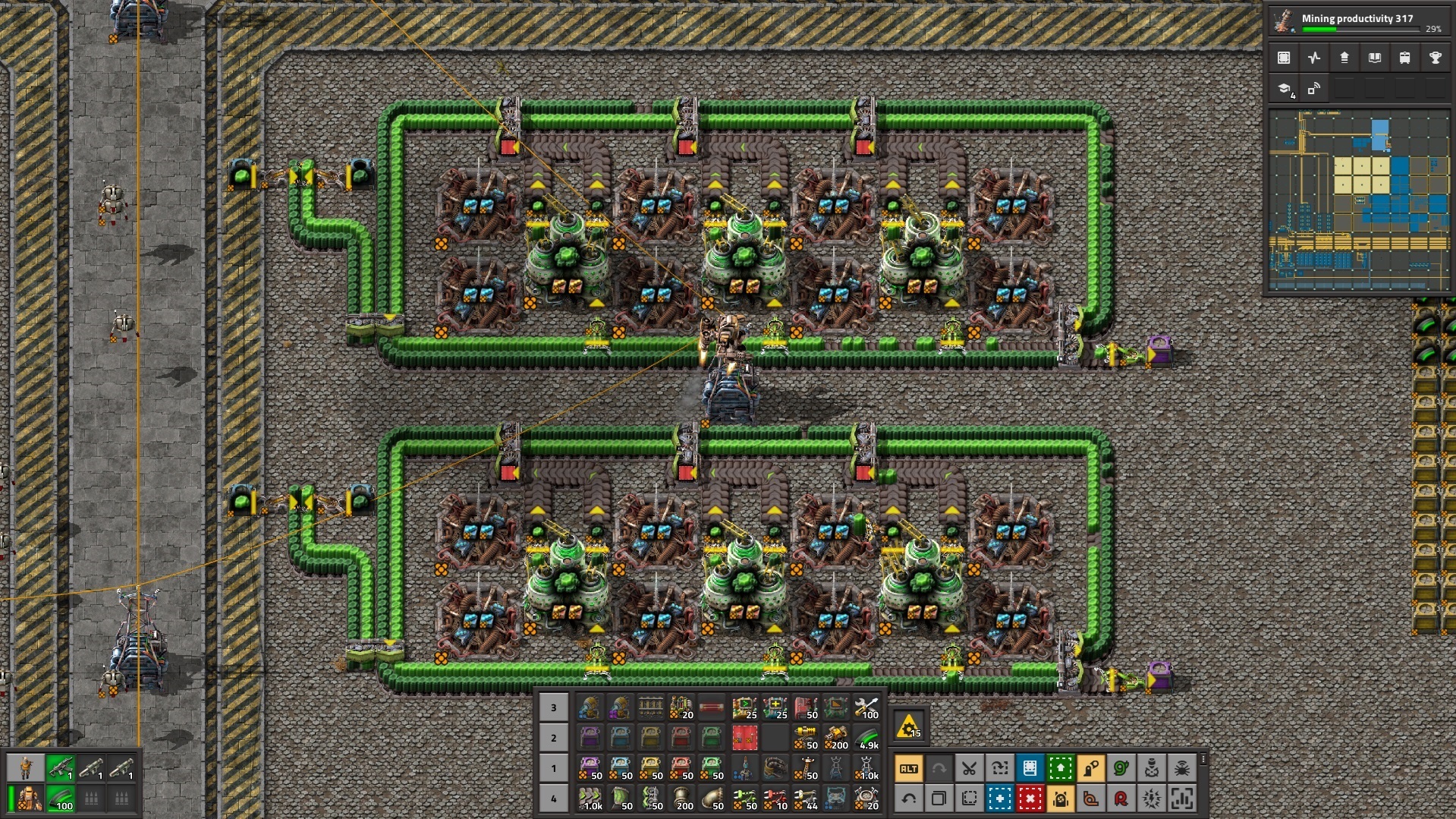Open the production statistics graph button
This screenshot has width=1456, height=819.
1314,58
